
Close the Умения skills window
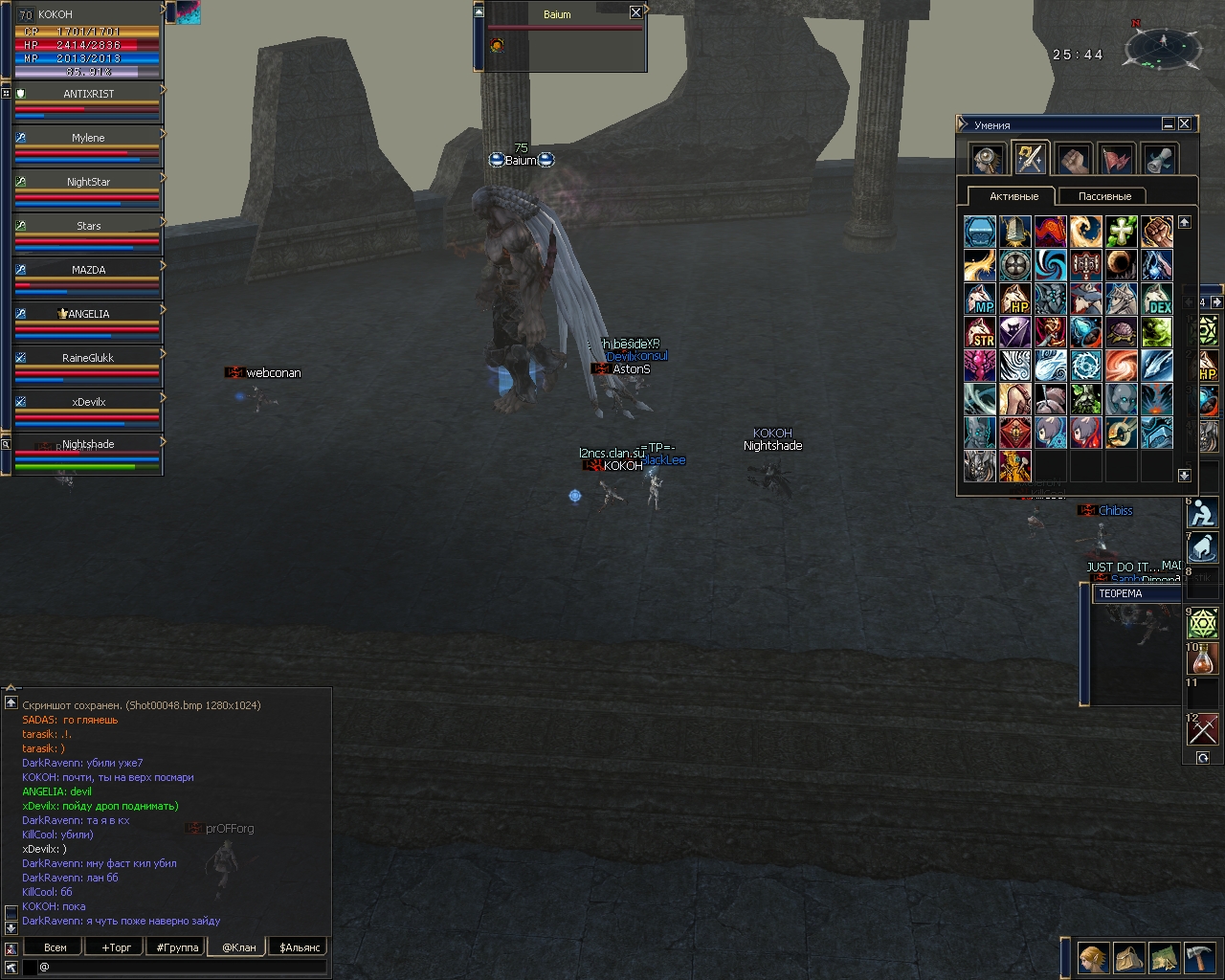(x=1185, y=123)
